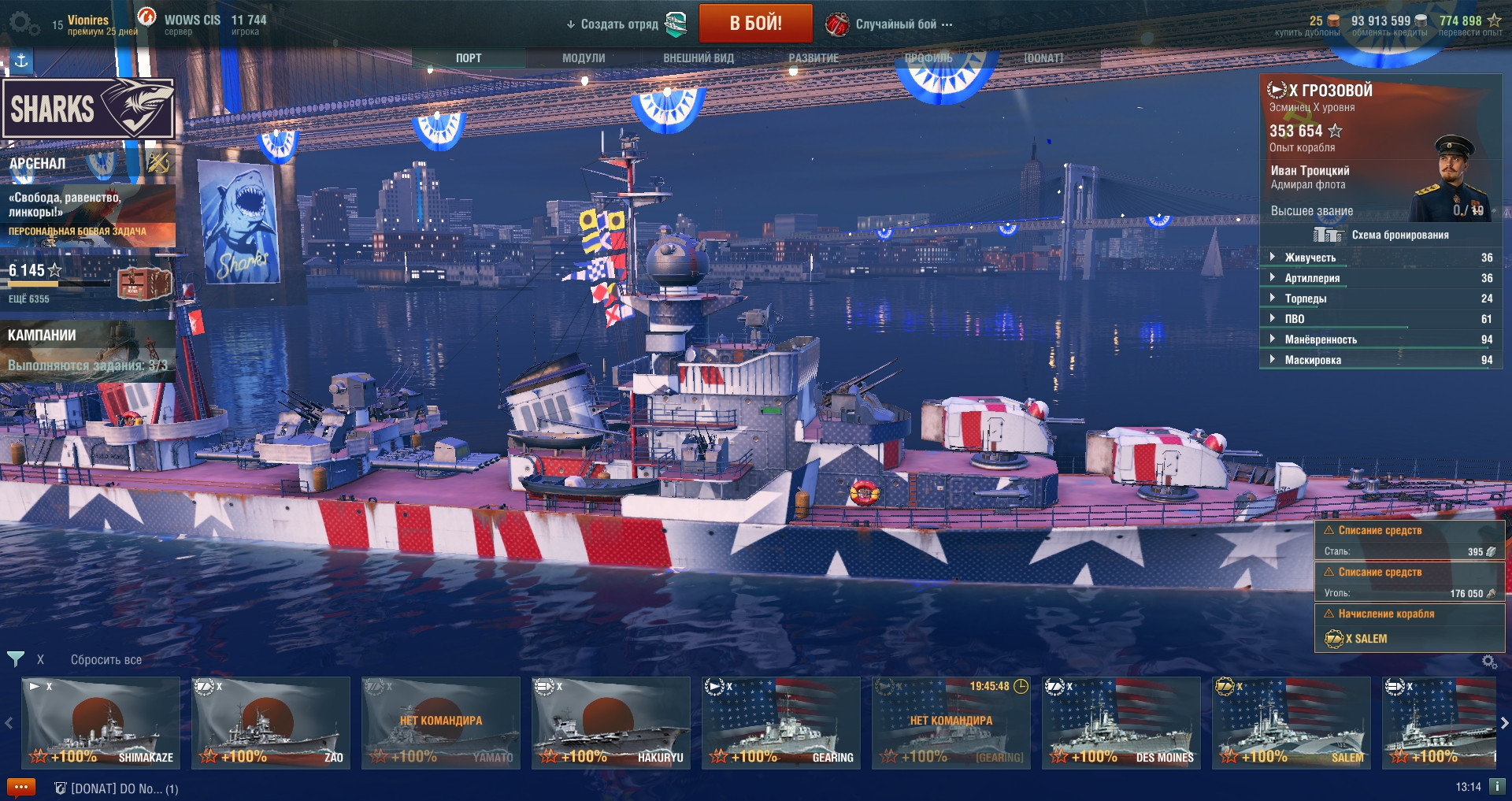This screenshot has height=801, width=1512.
Task: Switch to the ВНЕШНИЙ ВИД tab
Action: pyautogui.click(x=698, y=58)
